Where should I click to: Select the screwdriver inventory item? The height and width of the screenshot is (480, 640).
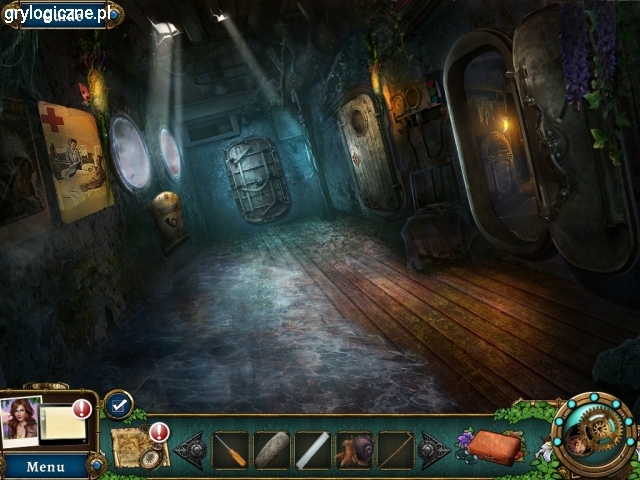[x=230, y=450]
